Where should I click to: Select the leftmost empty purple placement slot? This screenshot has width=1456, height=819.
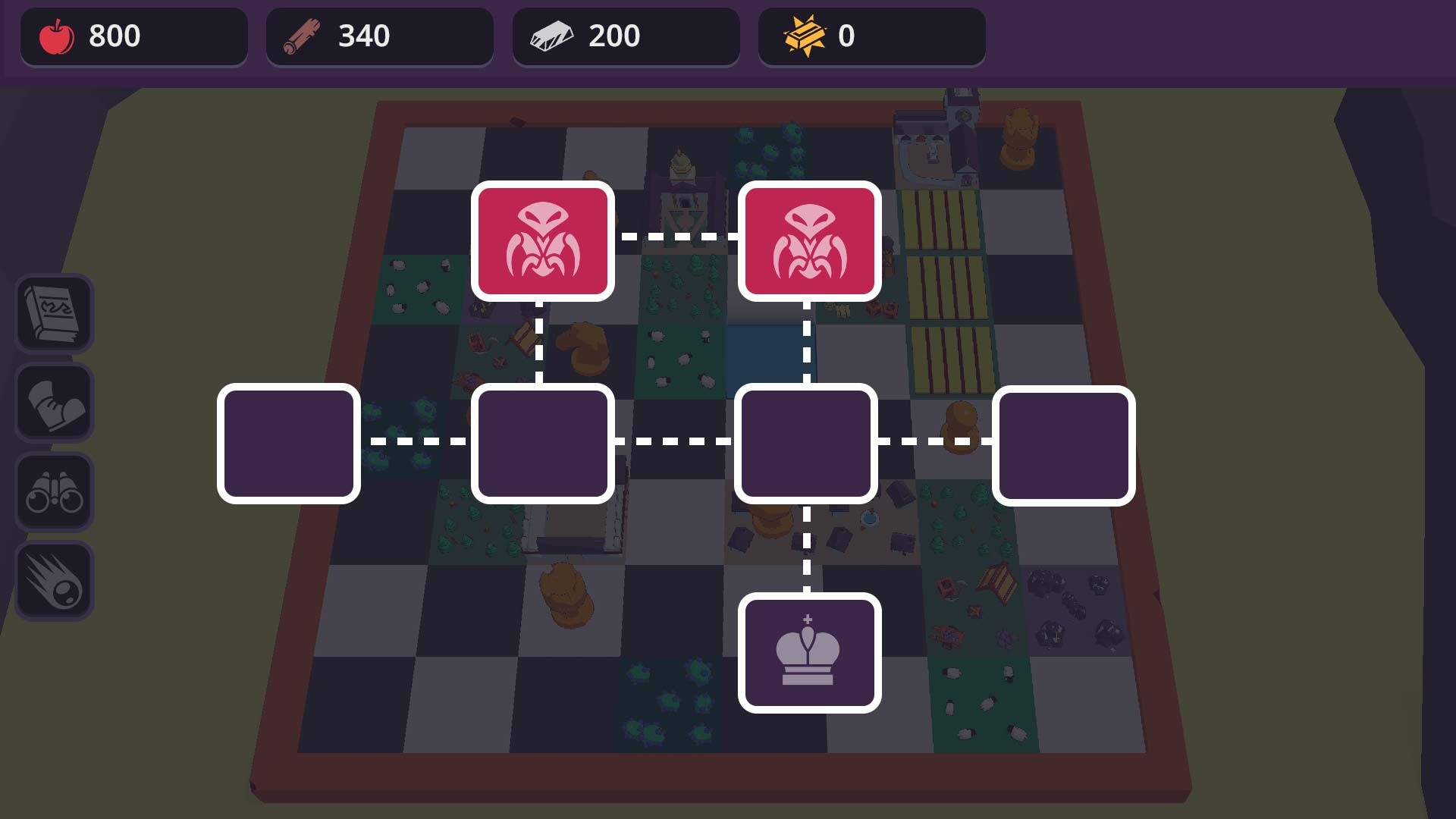[x=288, y=444]
